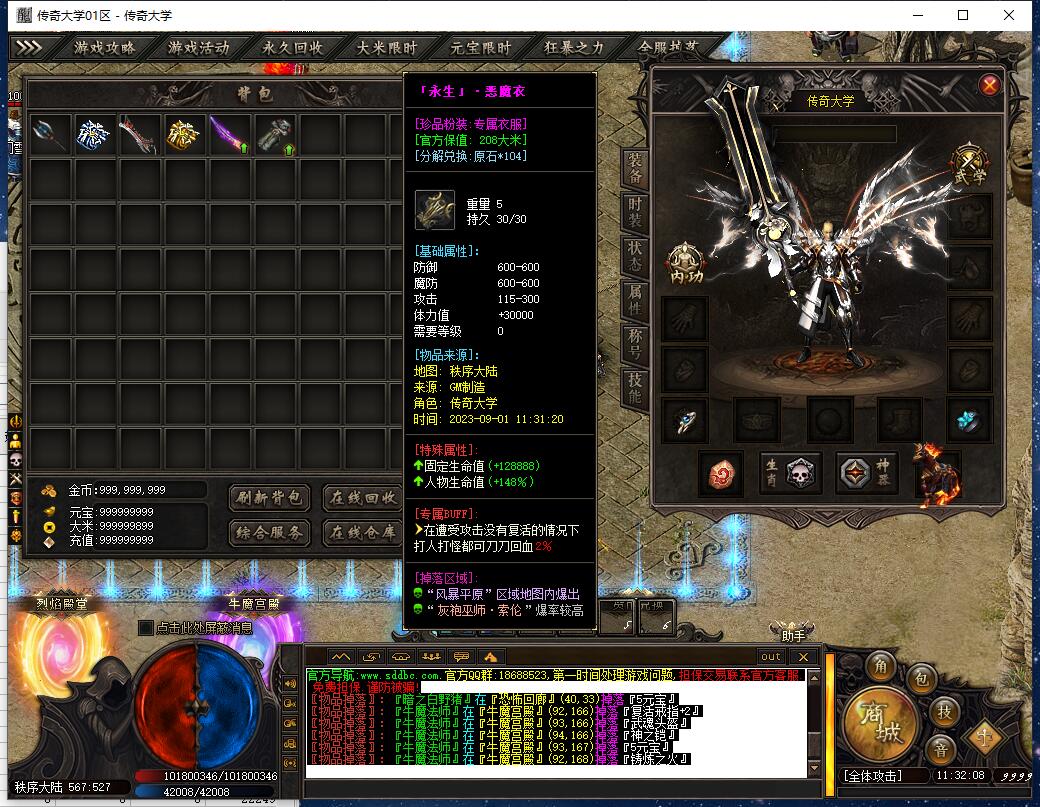Select the gold armor item in the bag
Screen dimensions: 1040x807
click(x=185, y=134)
